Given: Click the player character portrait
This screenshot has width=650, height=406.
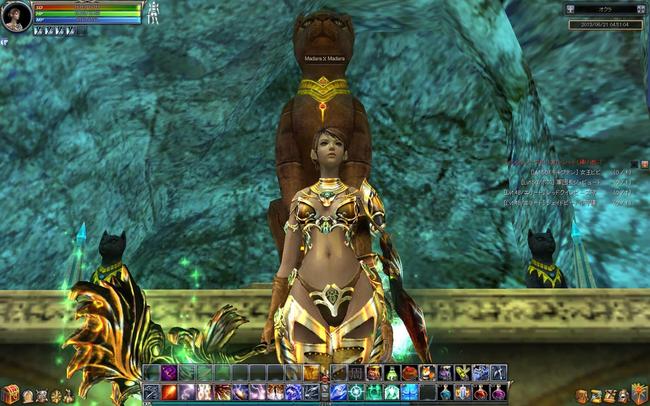Looking at the screenshot, I should click(x=15, y=16).
